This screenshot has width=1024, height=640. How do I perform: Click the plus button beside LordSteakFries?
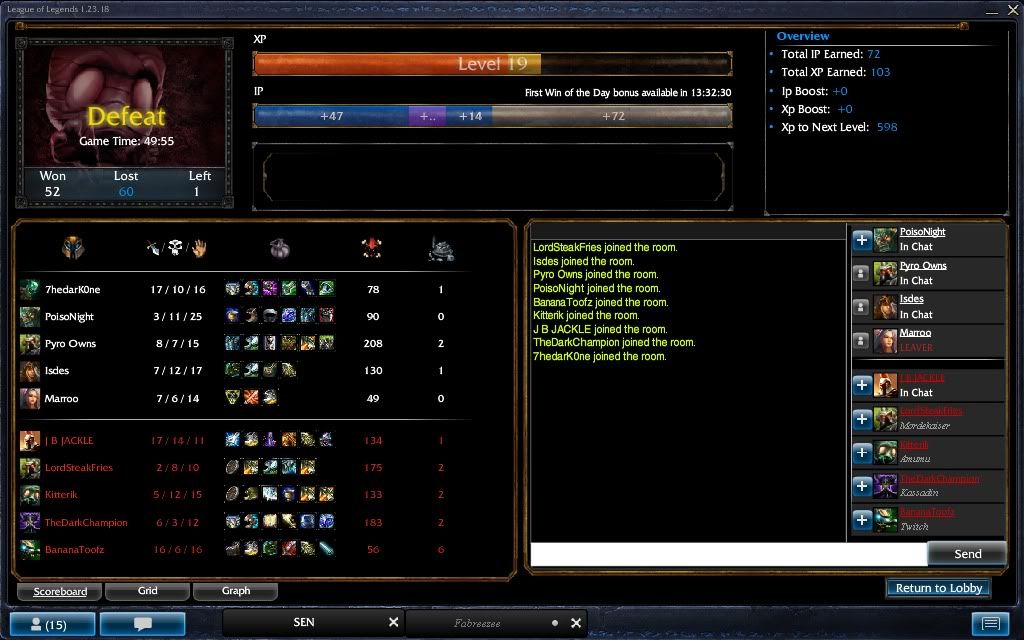coord(861,419)
